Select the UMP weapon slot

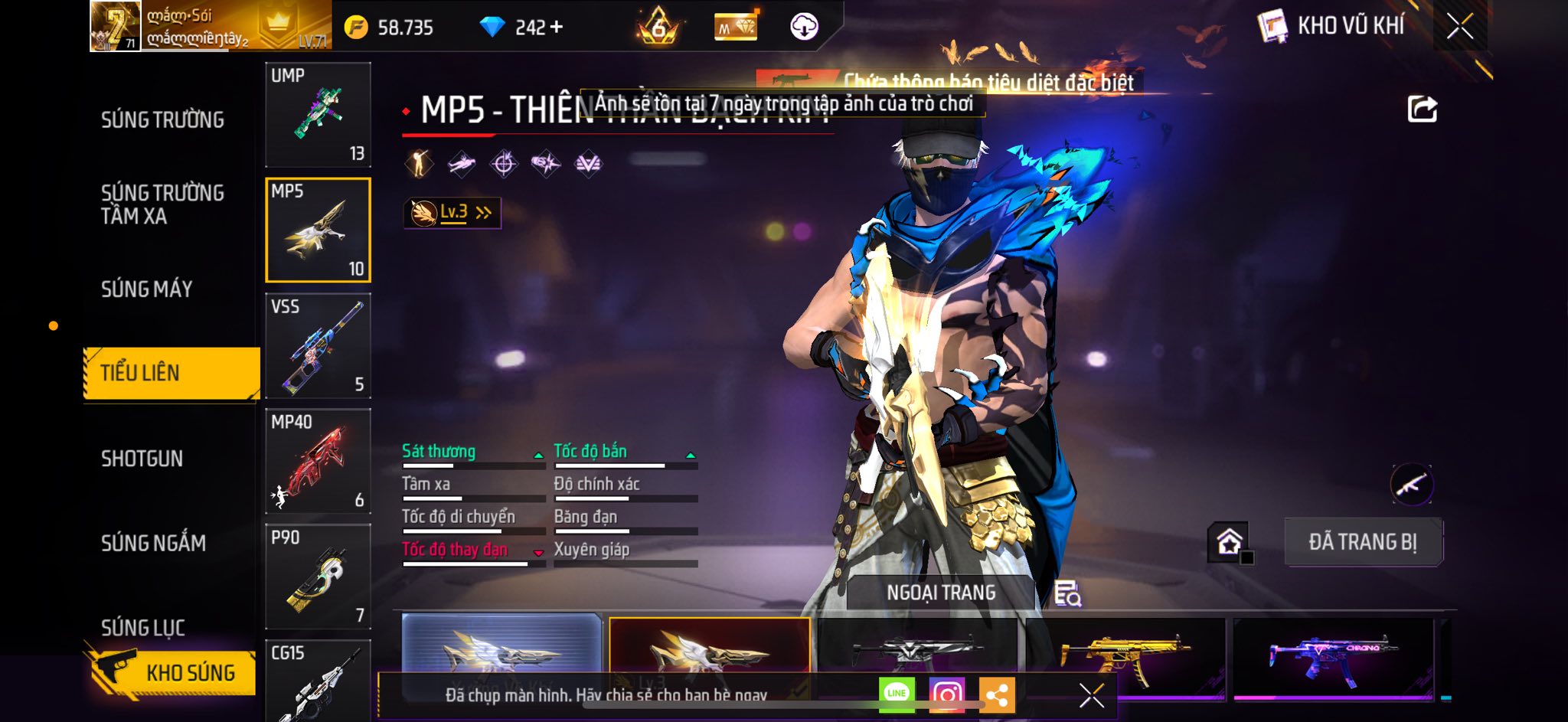318,115
